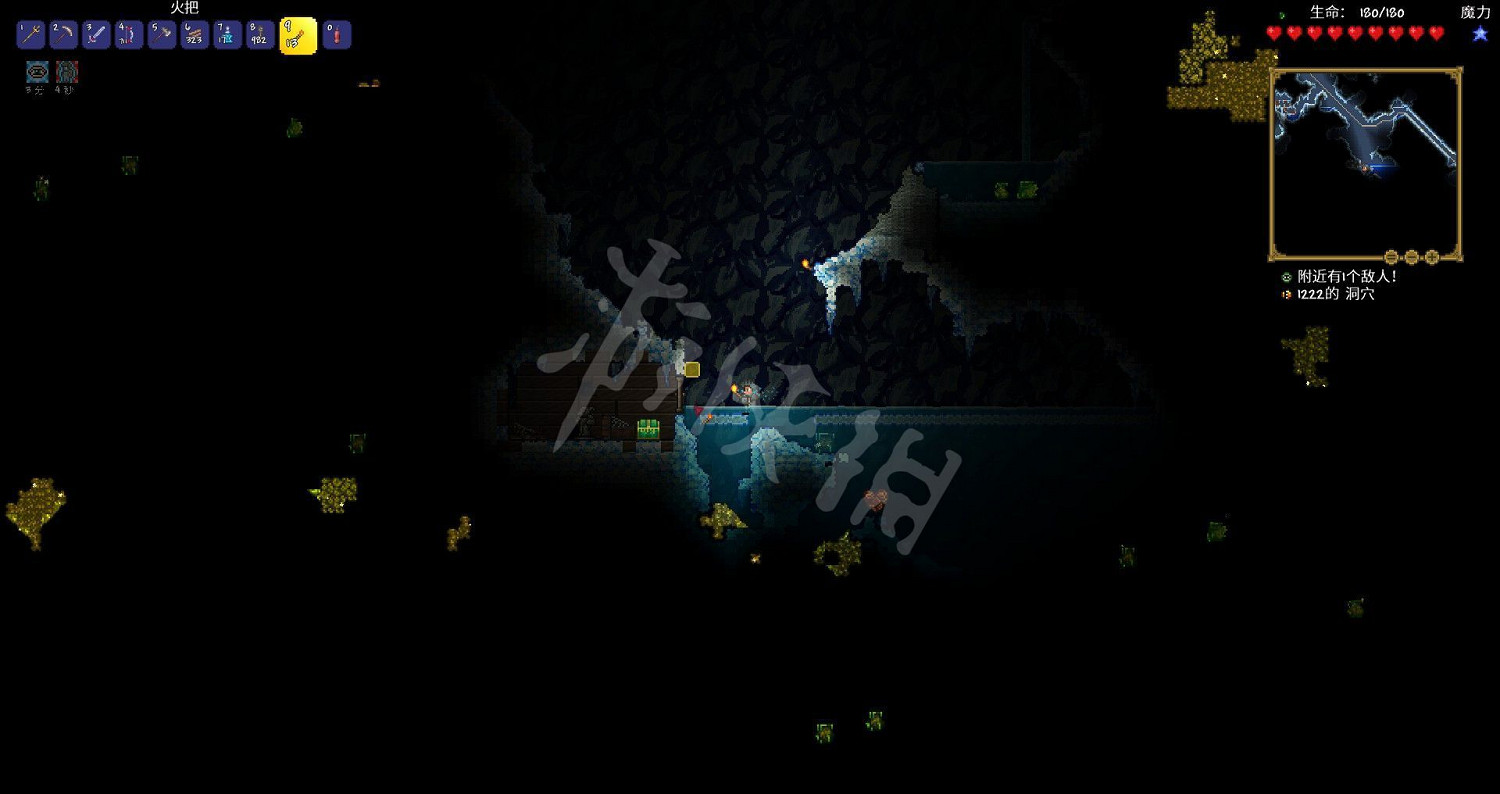The width and height of the screenshot is (1500, 794).
Task: Cancel the second buff with the 秒 timer
Action: (66, 72)
